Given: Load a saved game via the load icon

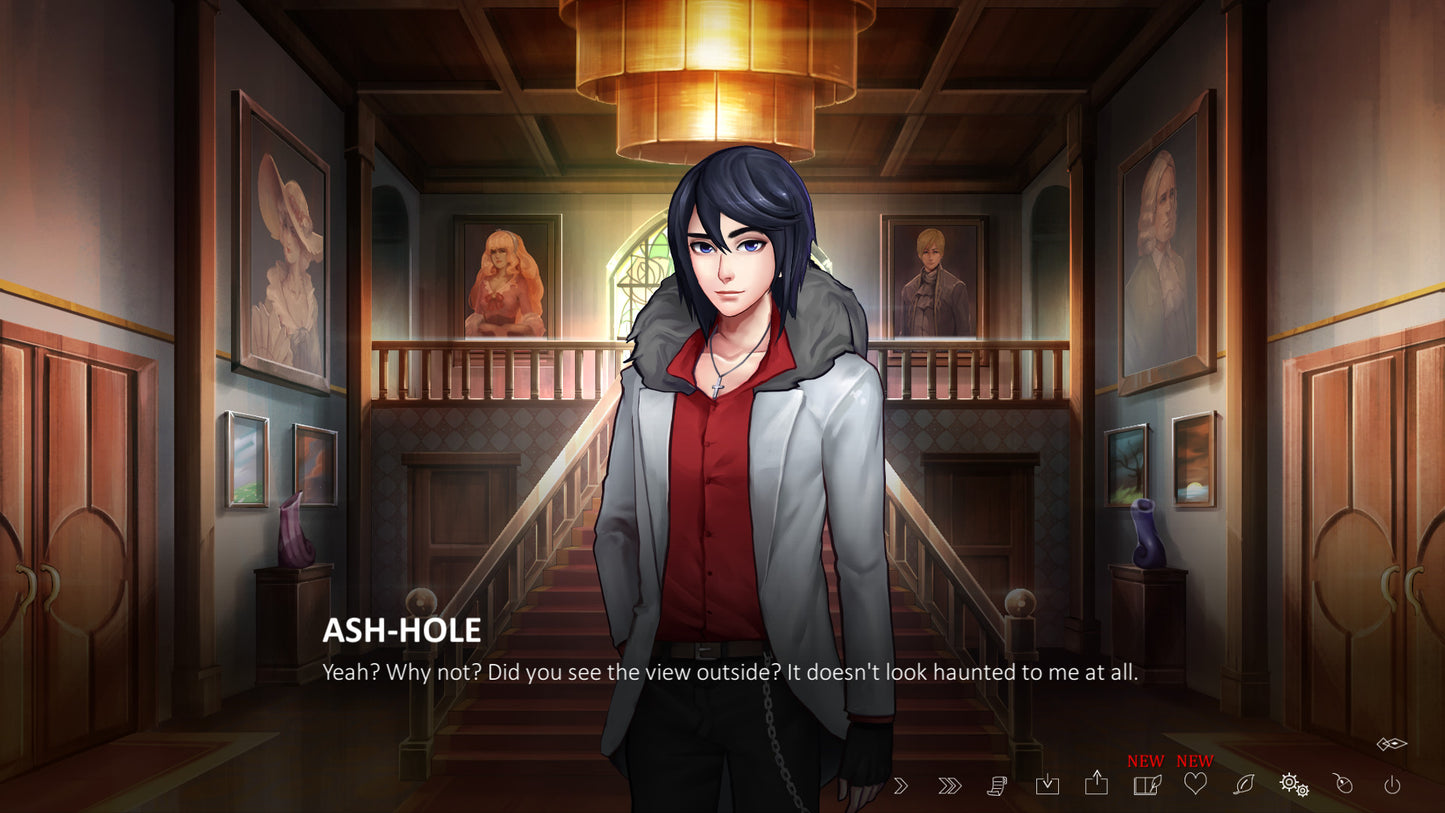Looking at the screenshot, I should (1098, 786).
